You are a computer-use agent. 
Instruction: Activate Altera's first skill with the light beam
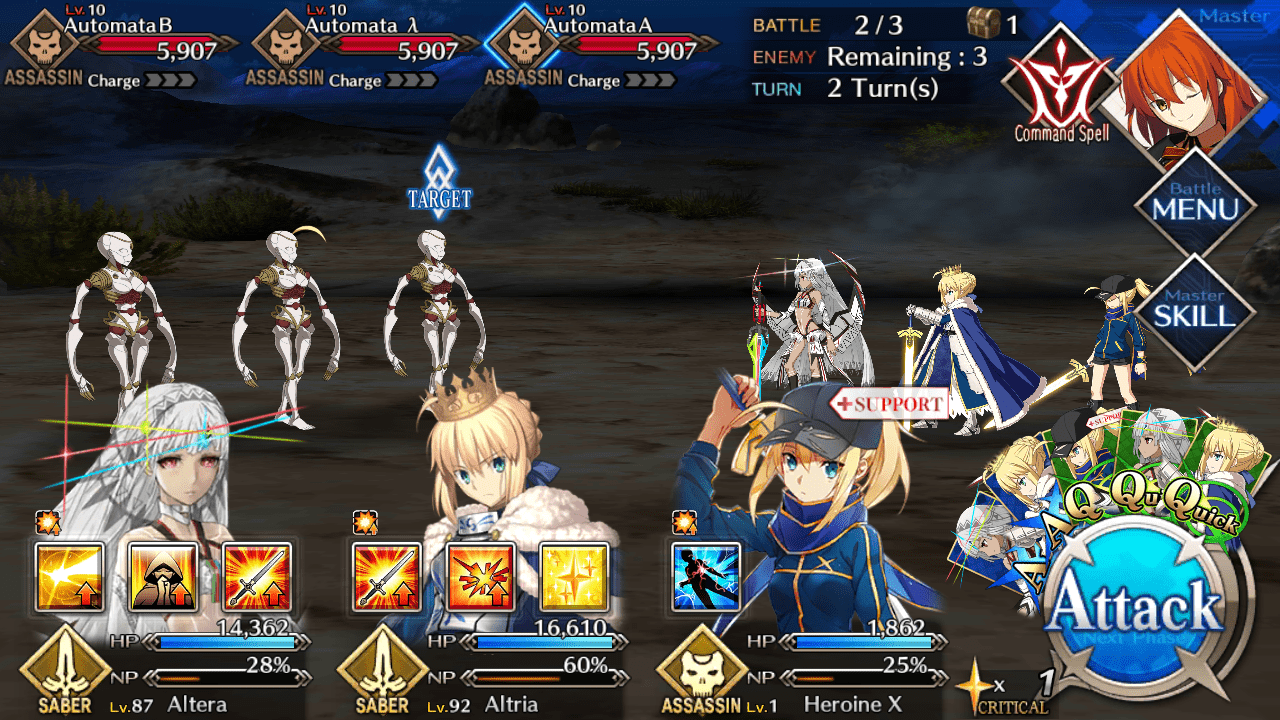(x=70, y=577)
